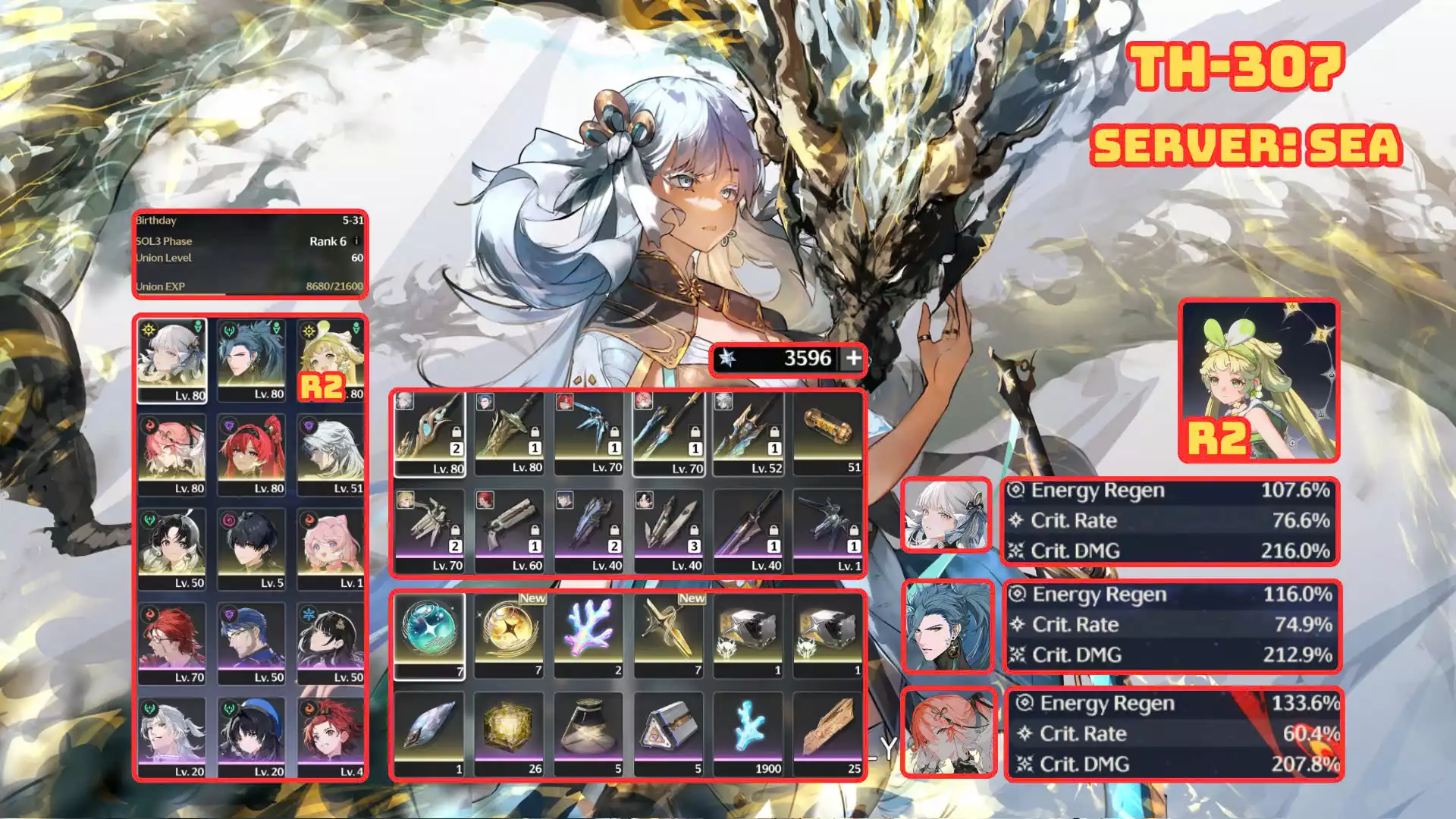This screenshot has height=819, width=1456.
Task: Choose the blue-haired Lv. 80 character portrait
Action: pyautogui.click(x=251, y=359)
